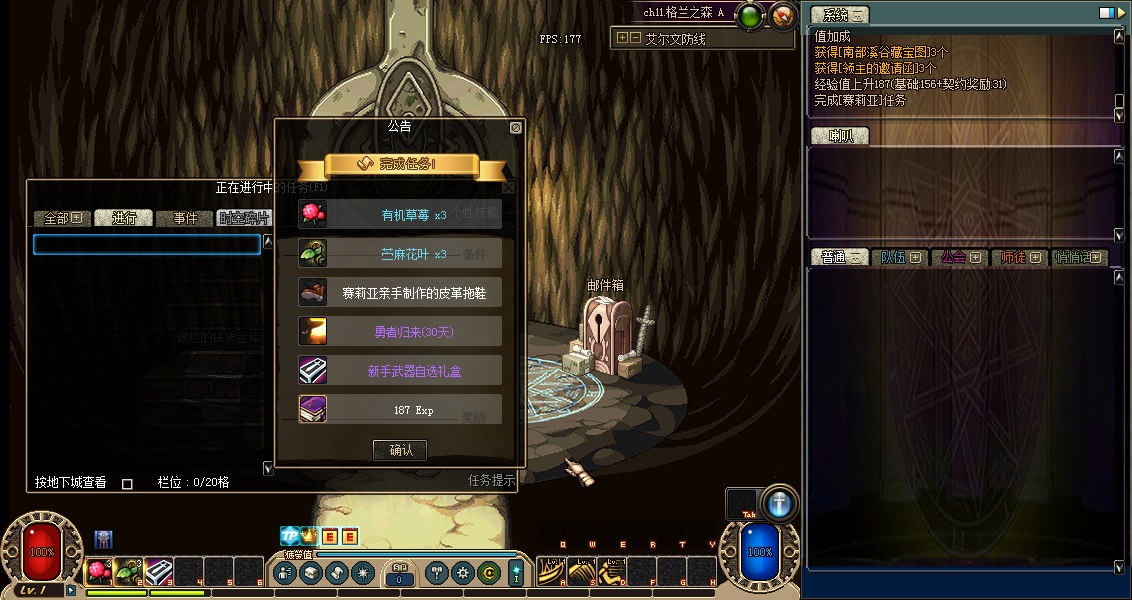Open the gear settings icon in the bottom menu
The width and height of the screenshot is (1132, 600).
462,573
